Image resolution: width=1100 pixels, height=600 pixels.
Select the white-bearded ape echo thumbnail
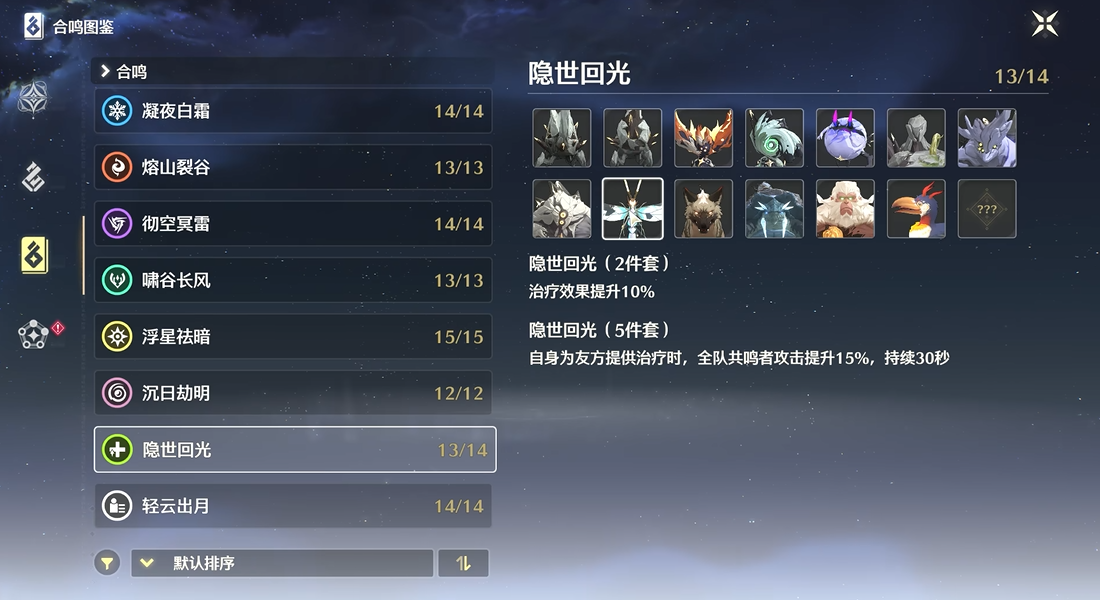[845, 209]
